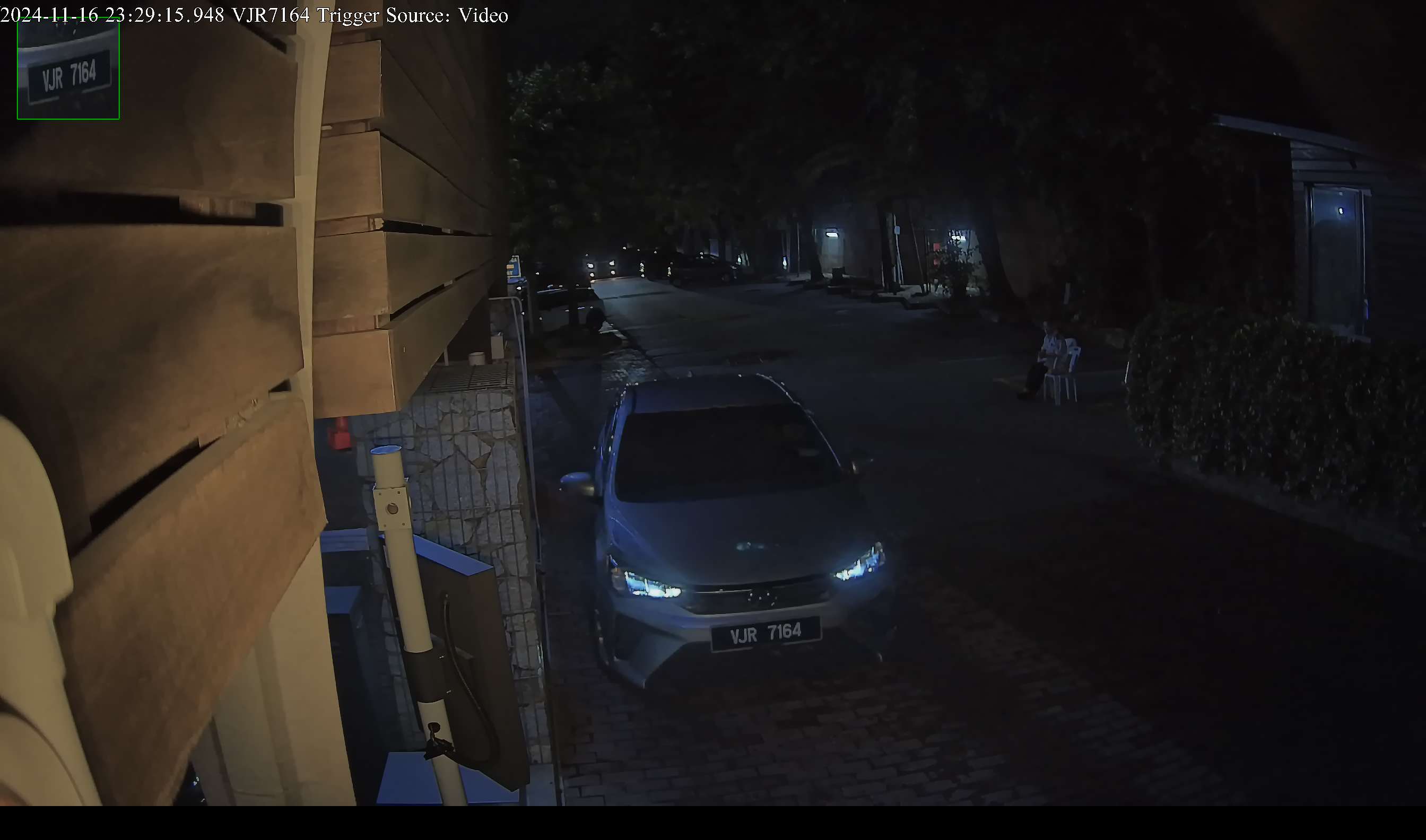Open the VJR 7164 plate capture thumbnail
Image resolution: width=1426 pixels, height=840 pixels.
[68, 68]
